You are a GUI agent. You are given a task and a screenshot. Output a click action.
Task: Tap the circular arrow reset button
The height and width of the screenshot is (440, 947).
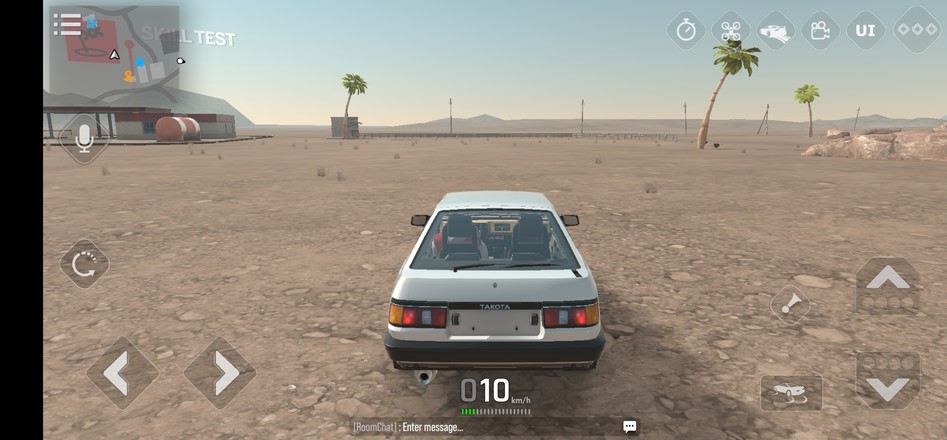(84, 264)
